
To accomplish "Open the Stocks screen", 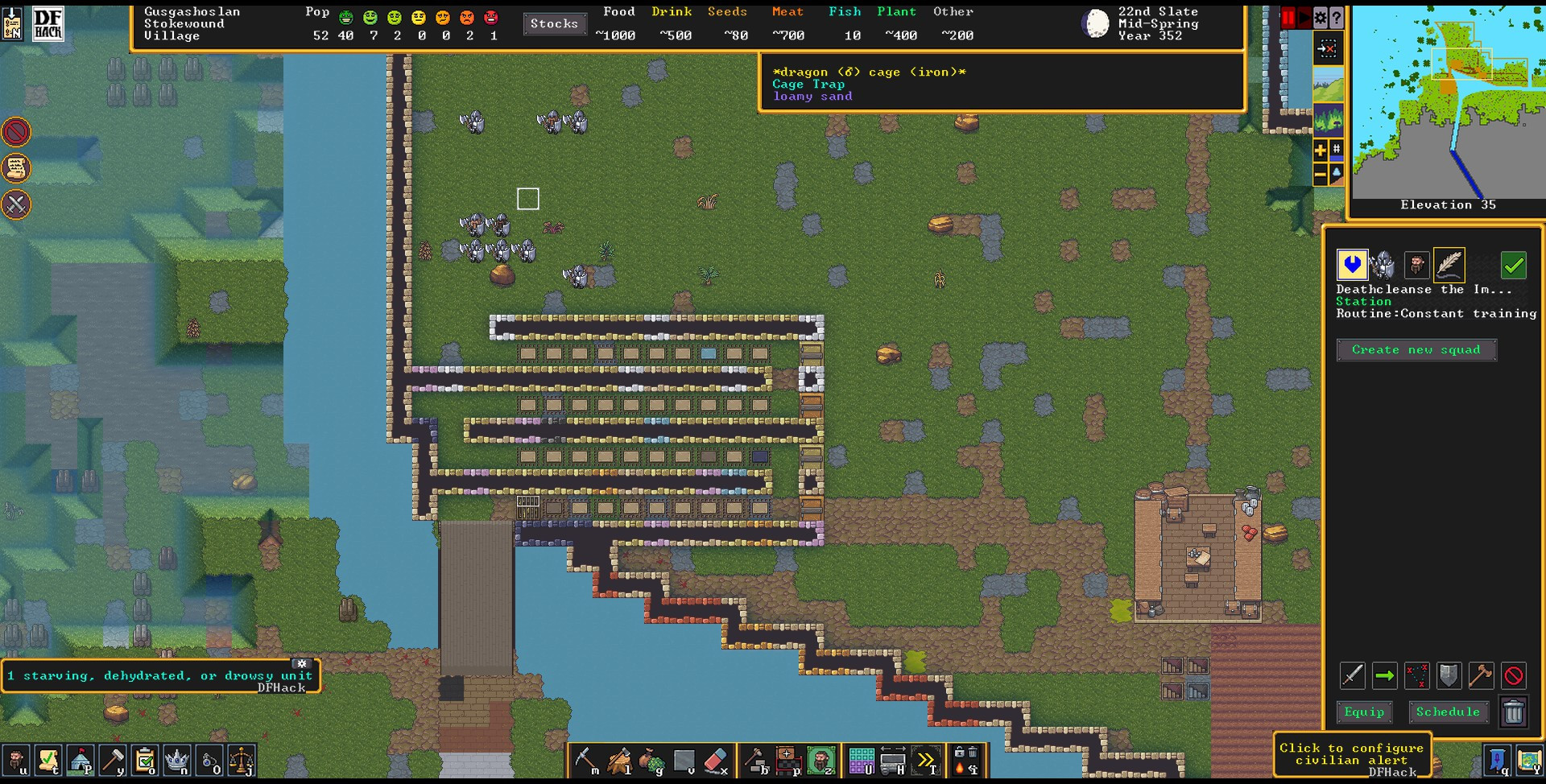I will pyautogui.click(x=554, y=24).
